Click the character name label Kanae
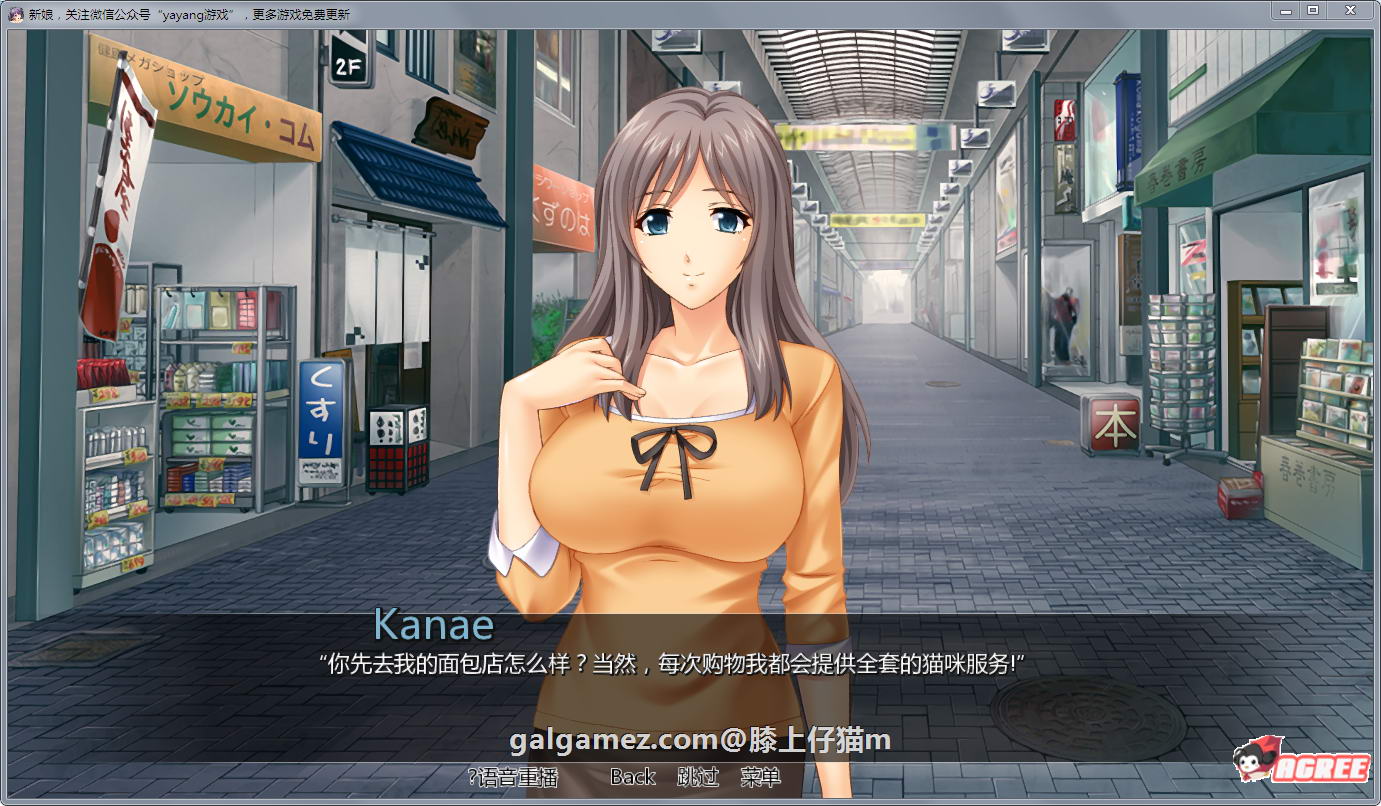This screenshot has width=1381, height=806. click(433, 626)
